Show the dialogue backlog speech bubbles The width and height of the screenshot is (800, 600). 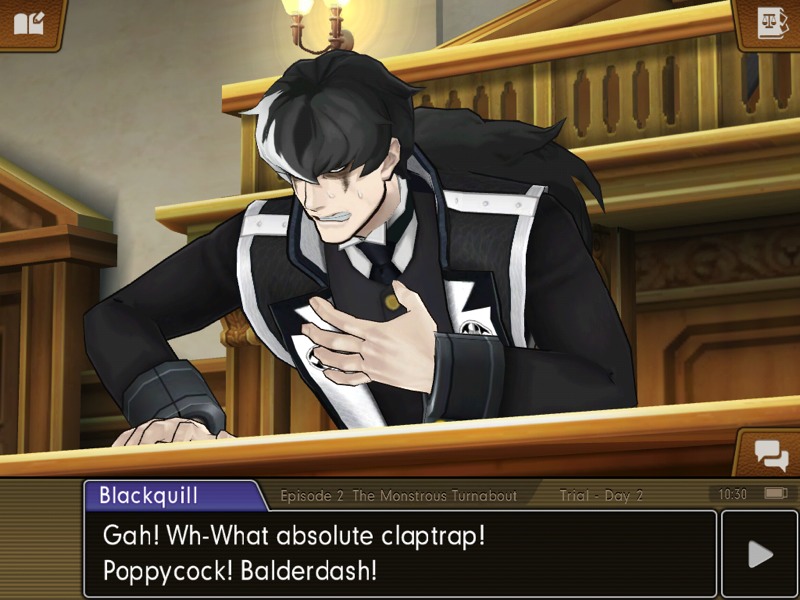click(x=771, y=455)
